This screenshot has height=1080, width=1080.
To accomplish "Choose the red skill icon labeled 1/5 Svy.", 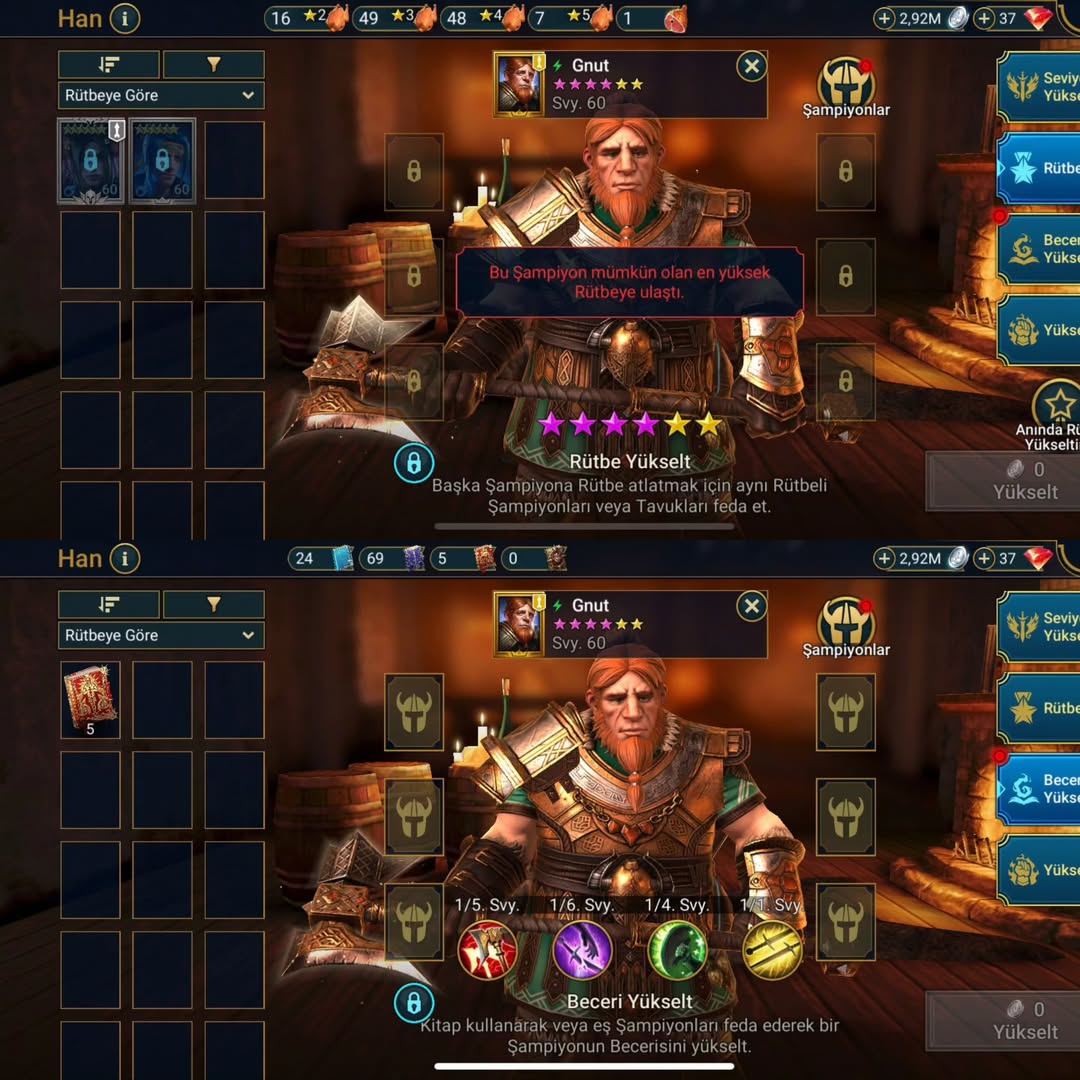I will [x=487, y=949].
